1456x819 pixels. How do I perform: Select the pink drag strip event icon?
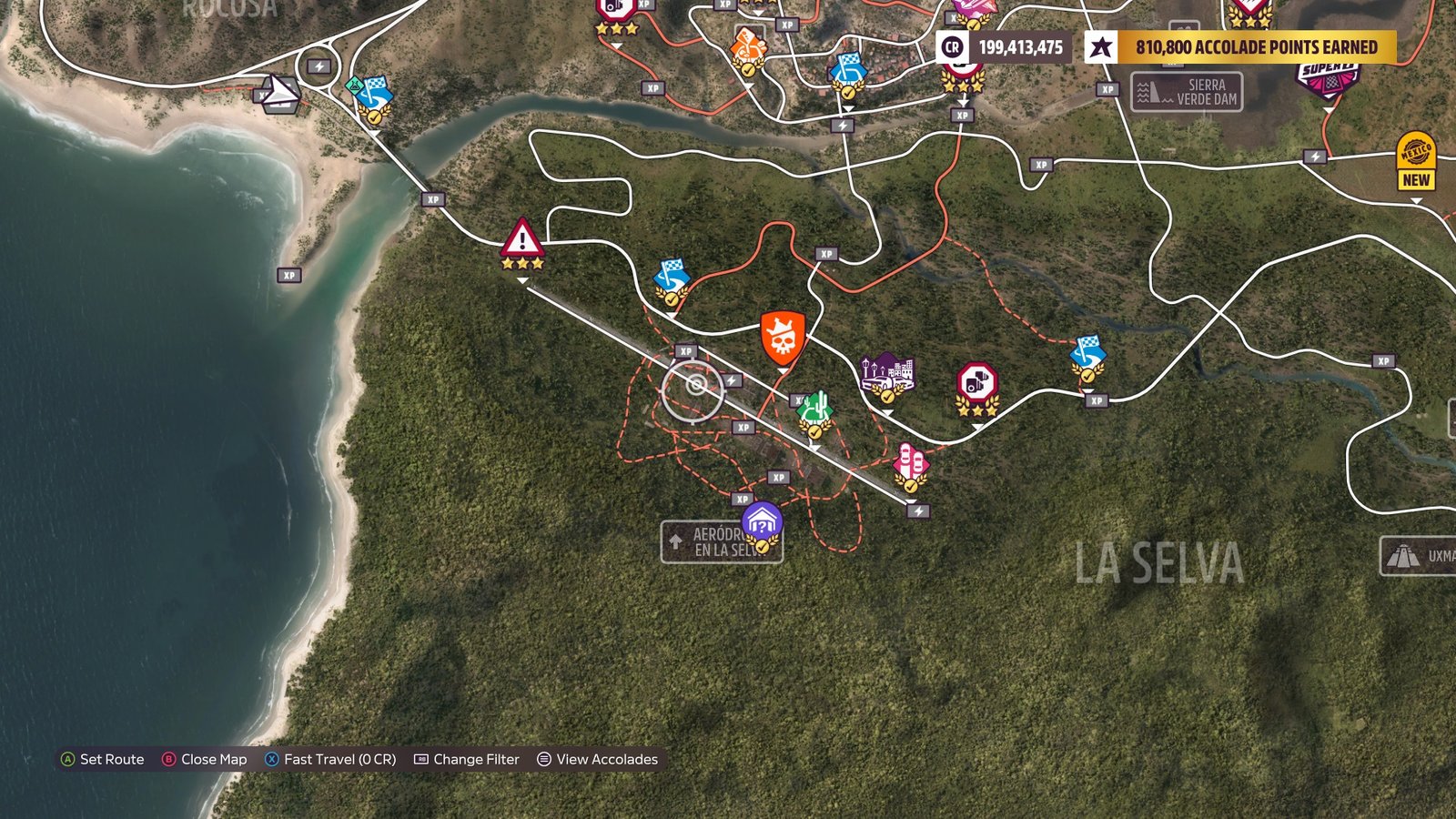[910, 461]
